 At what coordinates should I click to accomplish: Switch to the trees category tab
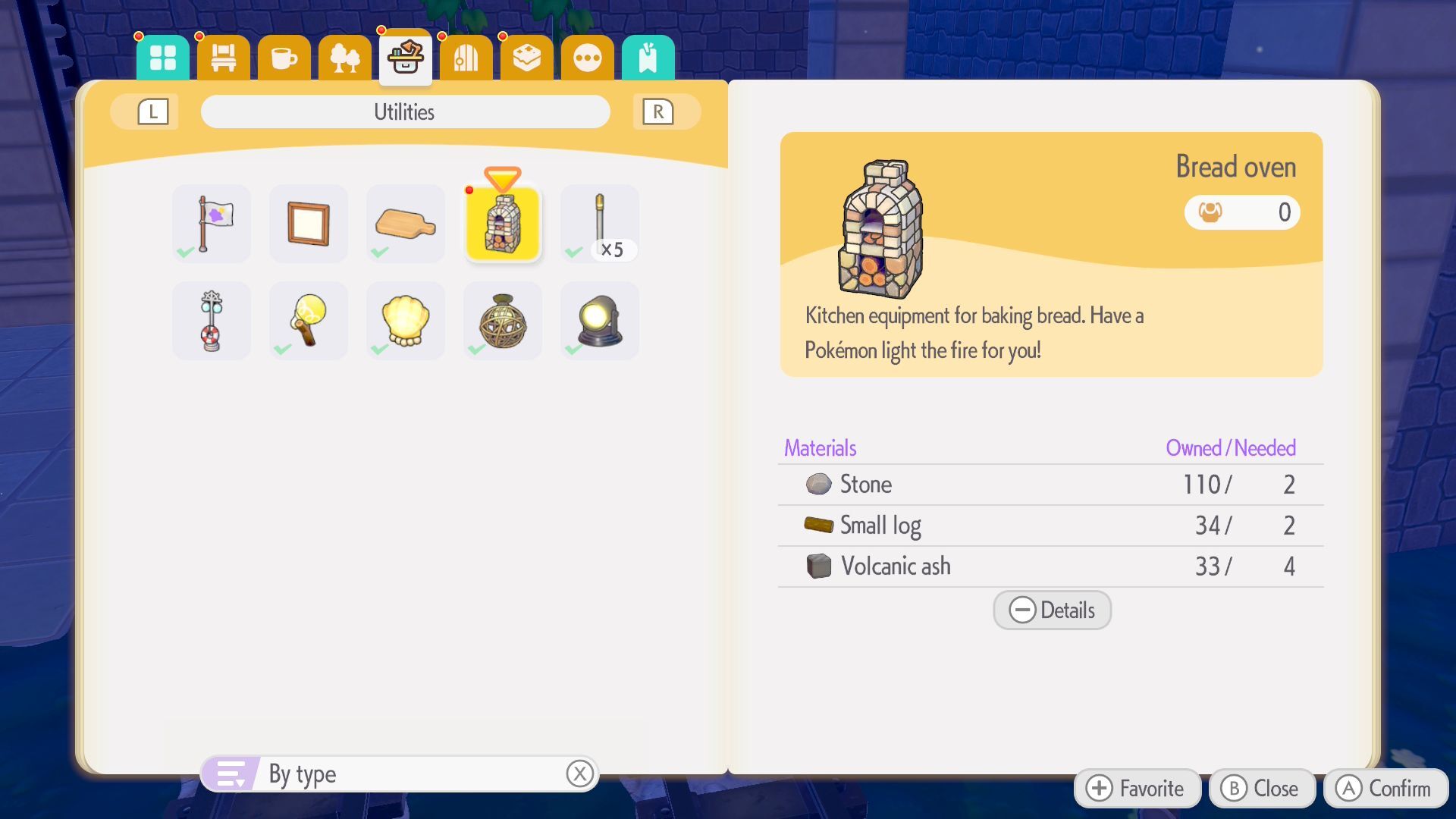[x=345, y=58]
